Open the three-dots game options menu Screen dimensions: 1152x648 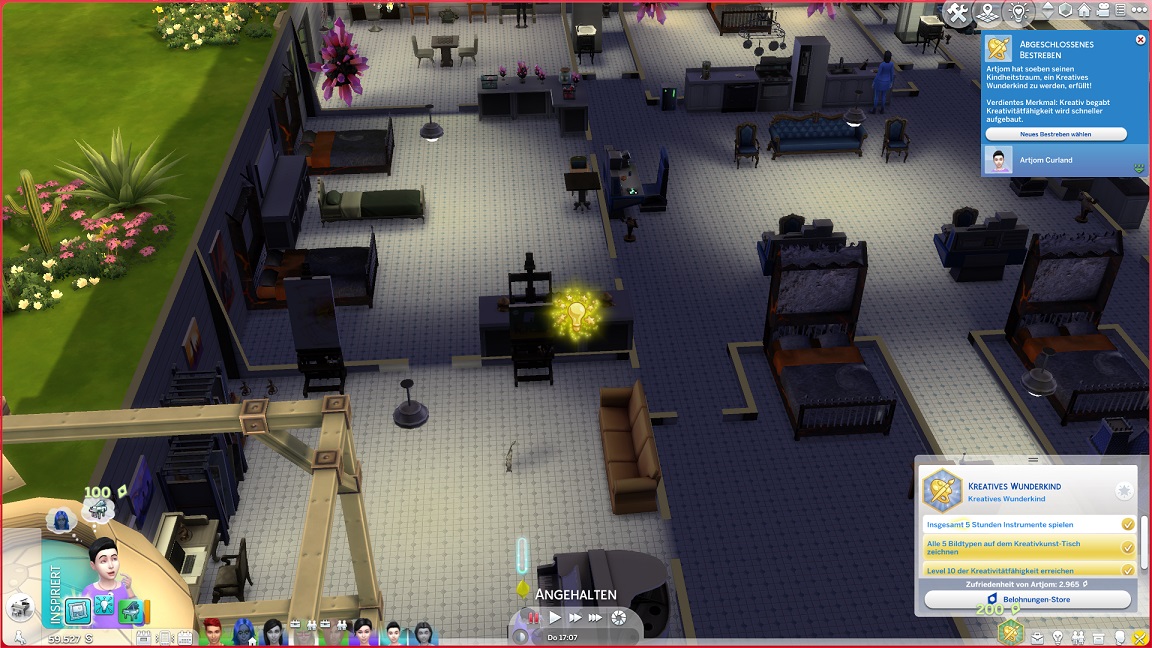(1138, 11)
